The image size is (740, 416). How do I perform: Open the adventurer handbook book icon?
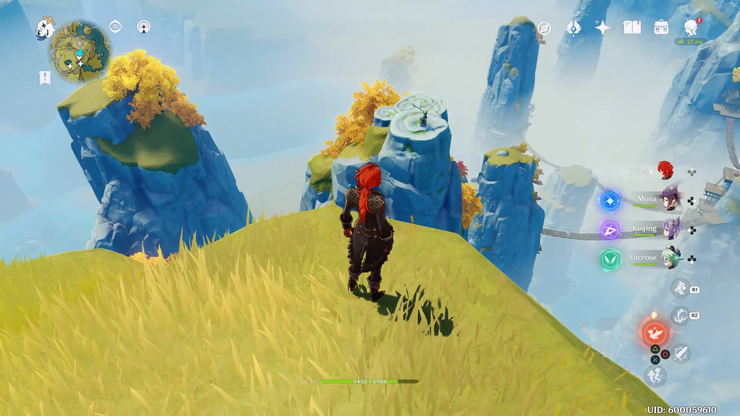tap(632, 28)
